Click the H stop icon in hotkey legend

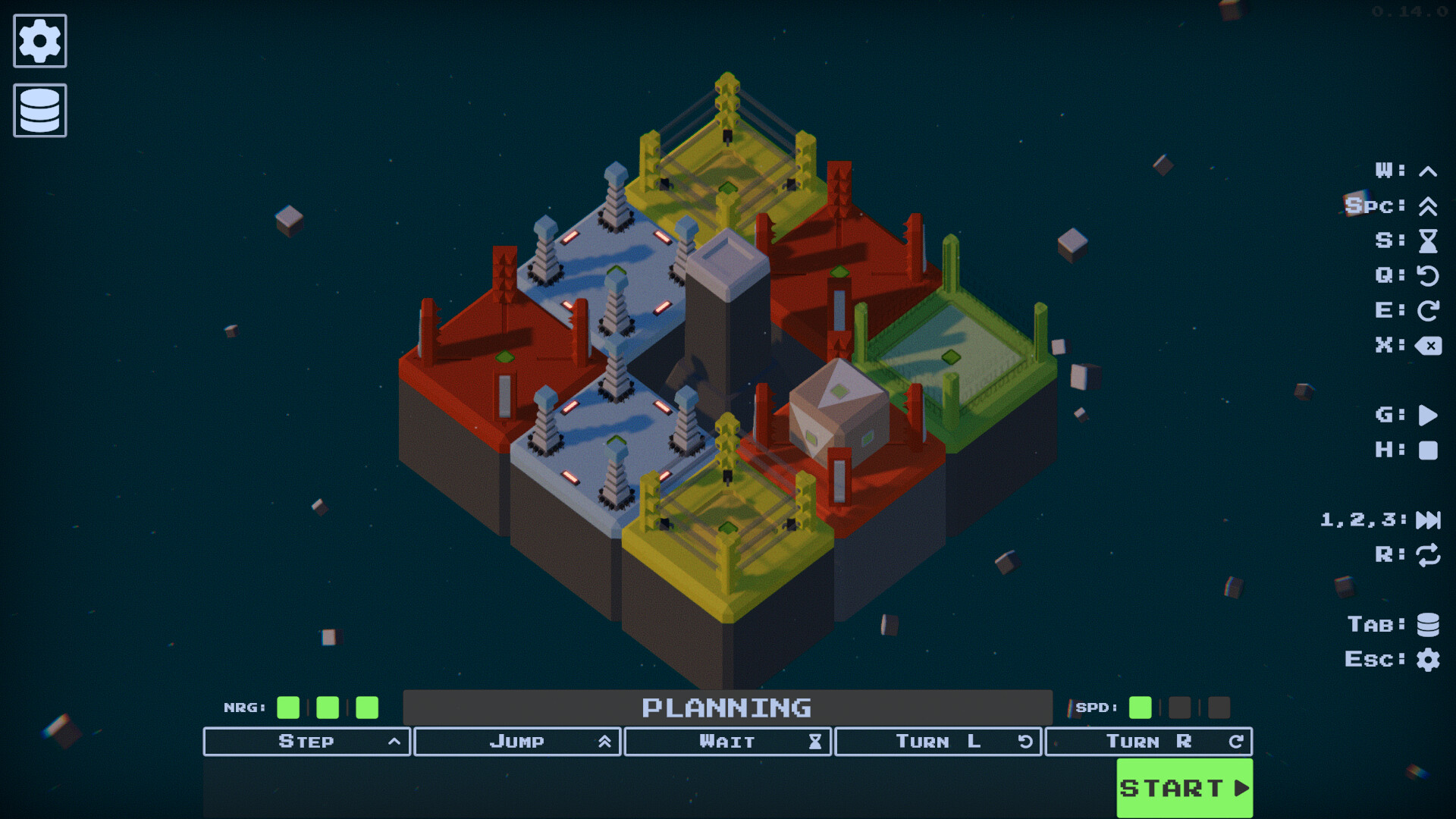coord(1429,449)
